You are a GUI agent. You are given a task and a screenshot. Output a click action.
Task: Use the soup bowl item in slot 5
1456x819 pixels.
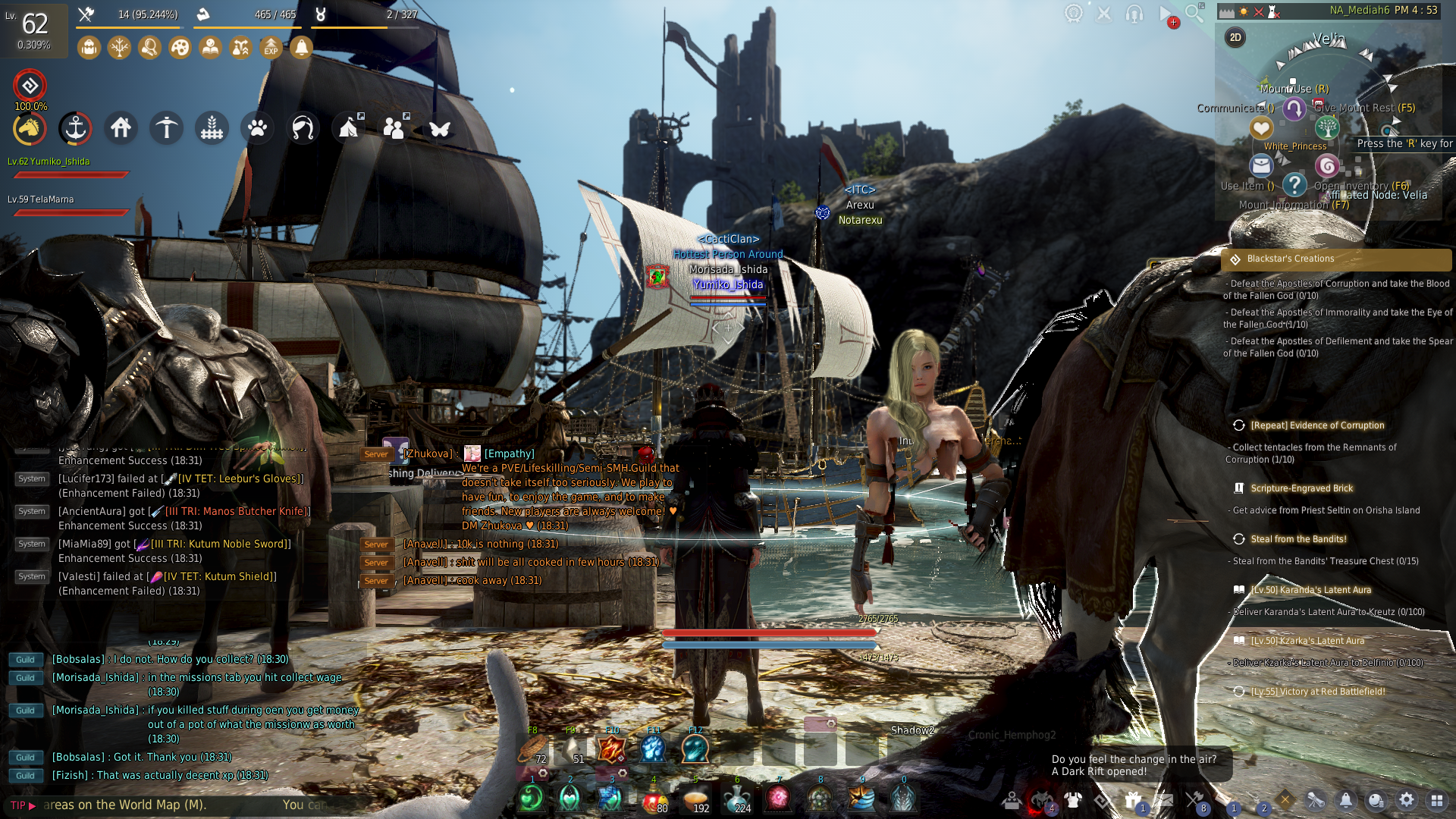pos(695,799)
